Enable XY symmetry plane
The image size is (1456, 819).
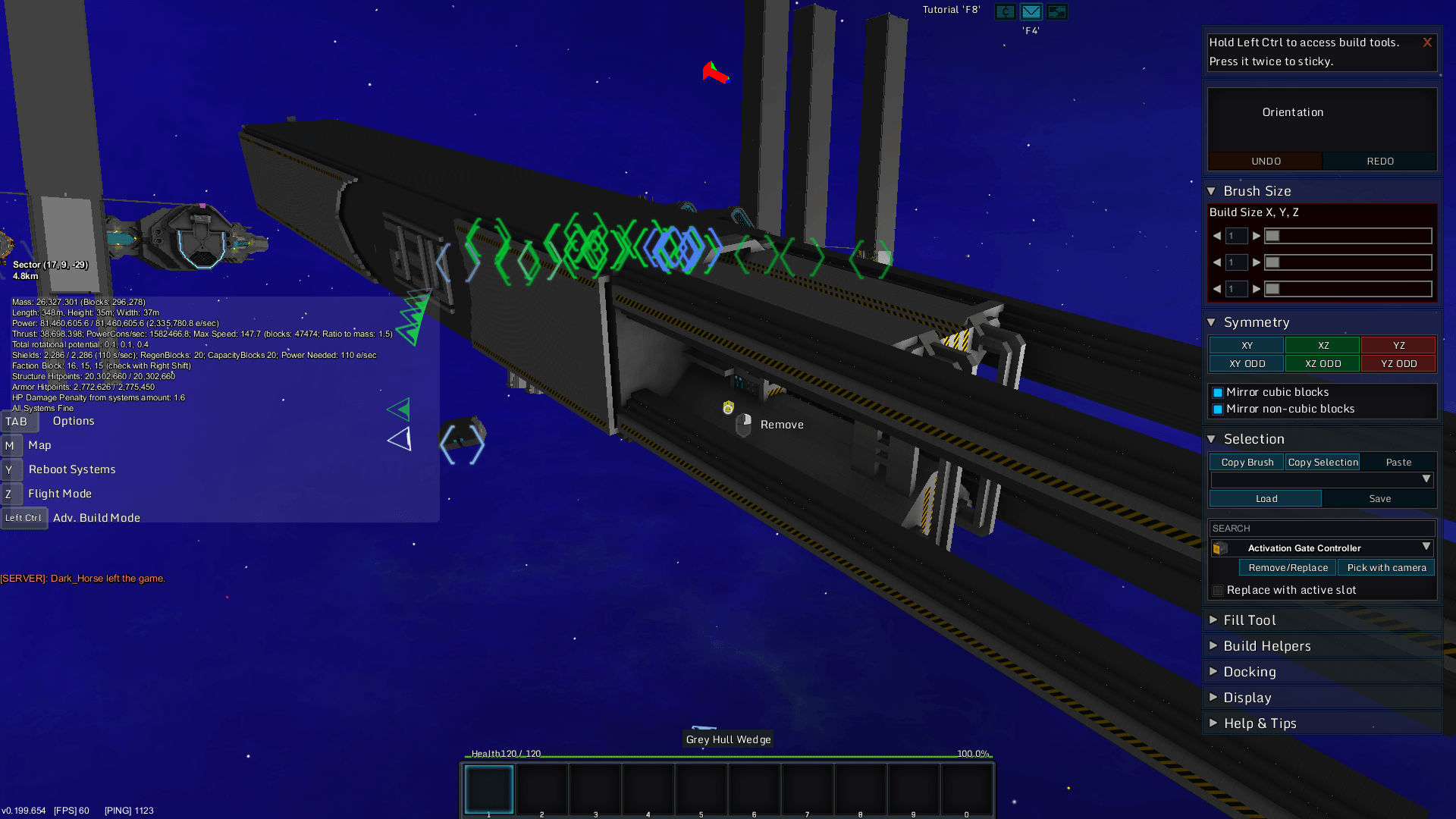click(1247, 346)
